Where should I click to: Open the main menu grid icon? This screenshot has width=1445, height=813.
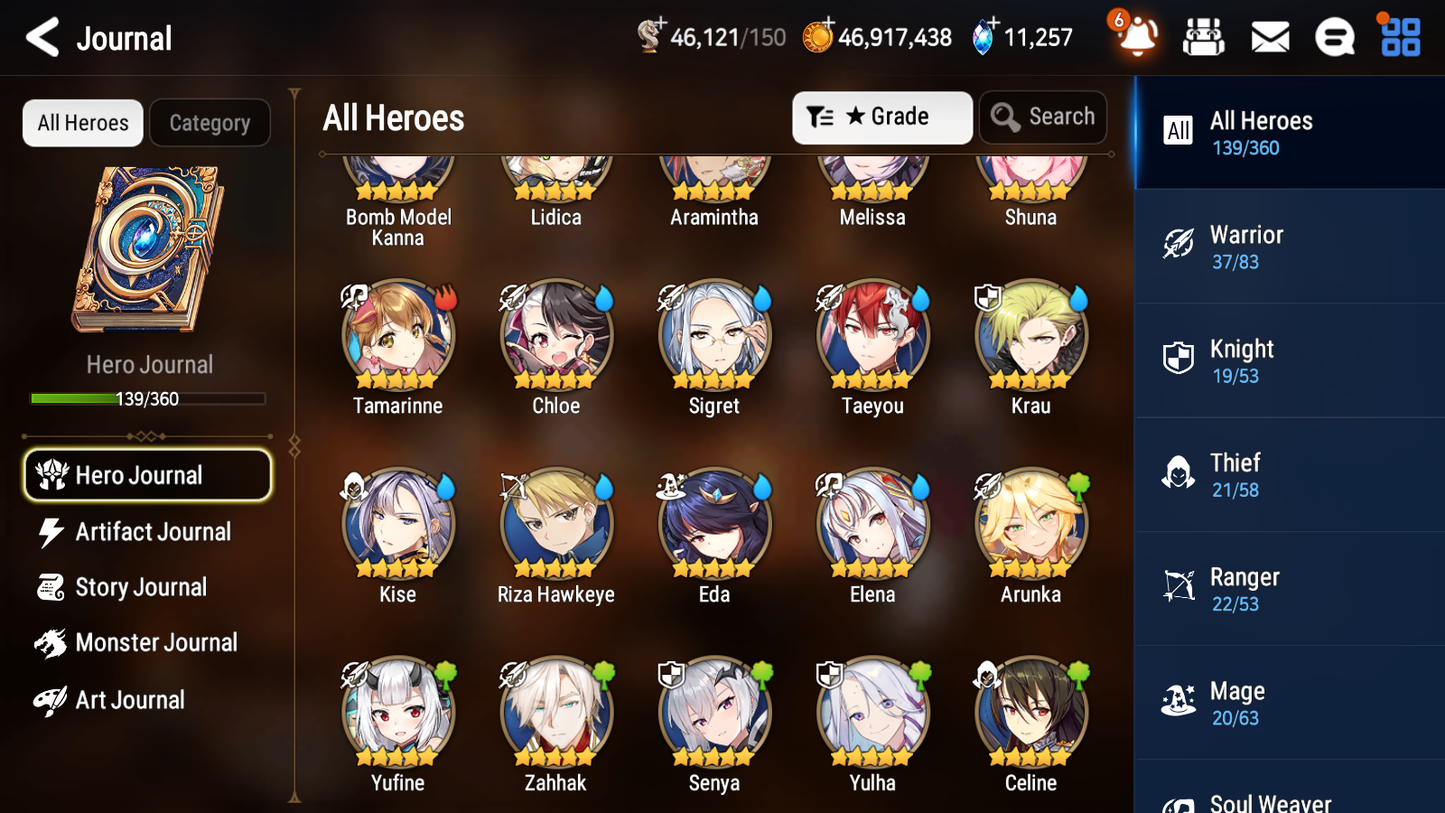point(1398,36)
